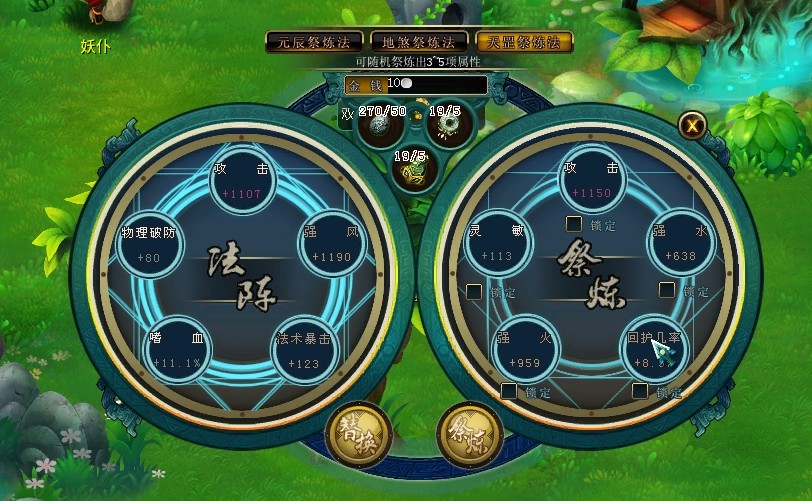The width and height of the screenshot is (812, 501).
Task: Close the refining panel with the X
Action: click(x=692, y=124)
